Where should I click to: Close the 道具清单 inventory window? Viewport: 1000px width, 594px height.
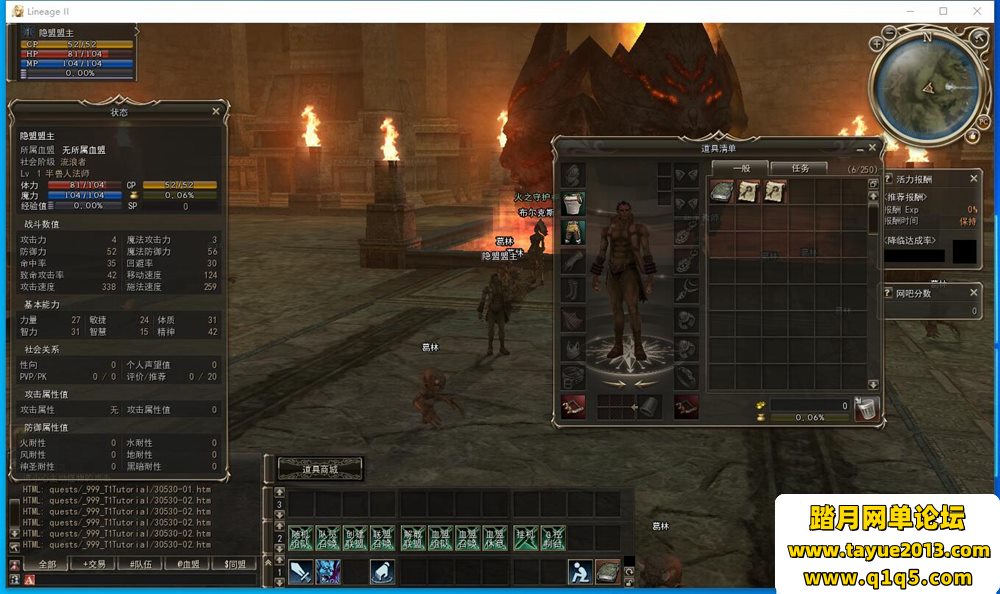(872, 147)
